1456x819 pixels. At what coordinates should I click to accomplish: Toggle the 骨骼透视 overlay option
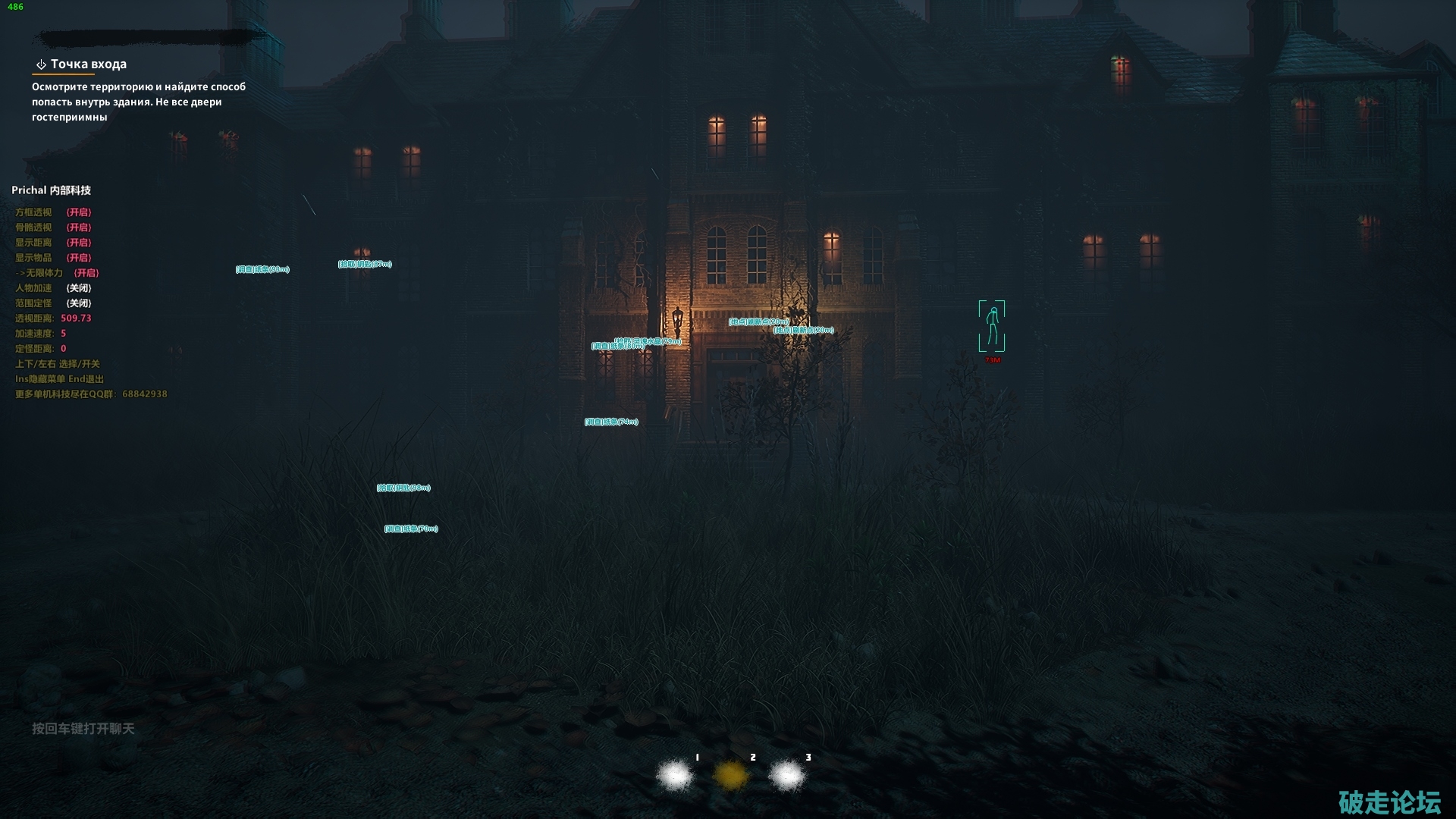[53, 227]
